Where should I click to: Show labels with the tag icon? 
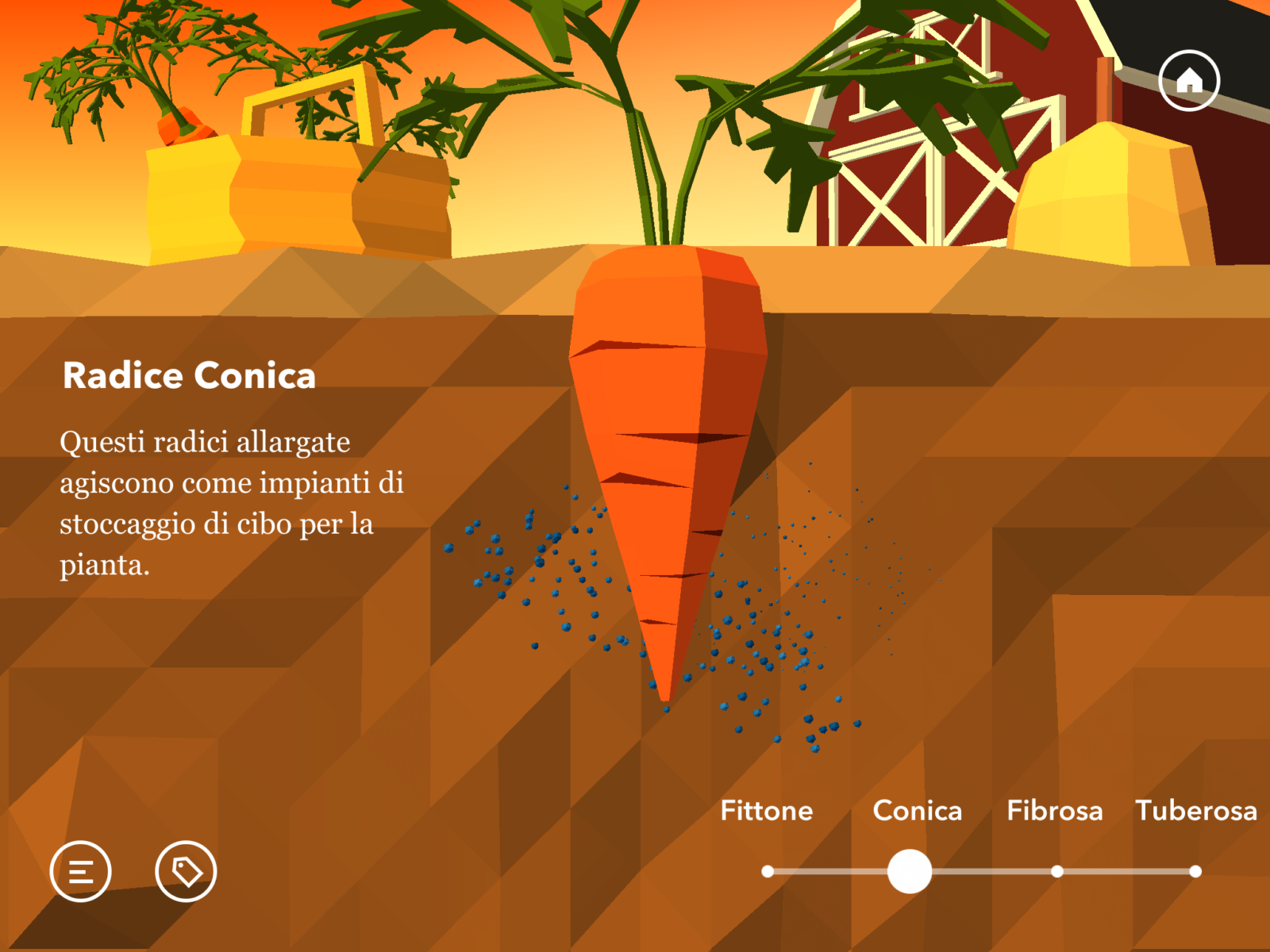pyautogui.click(x=186, y=871)
